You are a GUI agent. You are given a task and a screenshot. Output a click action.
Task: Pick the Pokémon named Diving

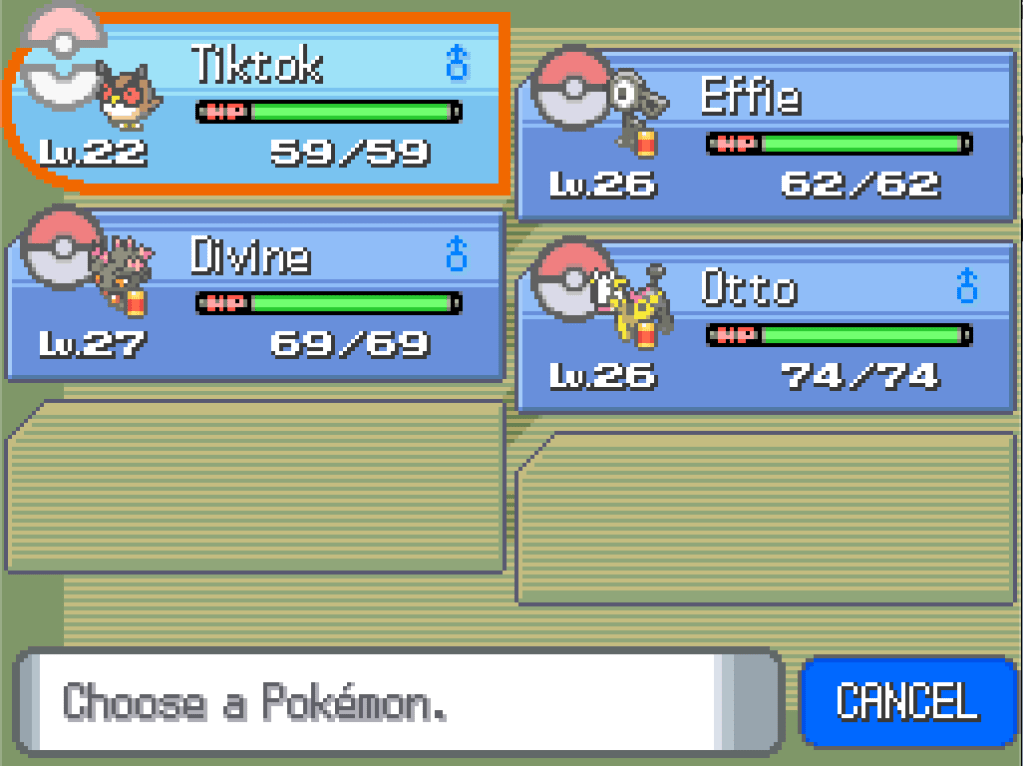(x=256, y=296)
